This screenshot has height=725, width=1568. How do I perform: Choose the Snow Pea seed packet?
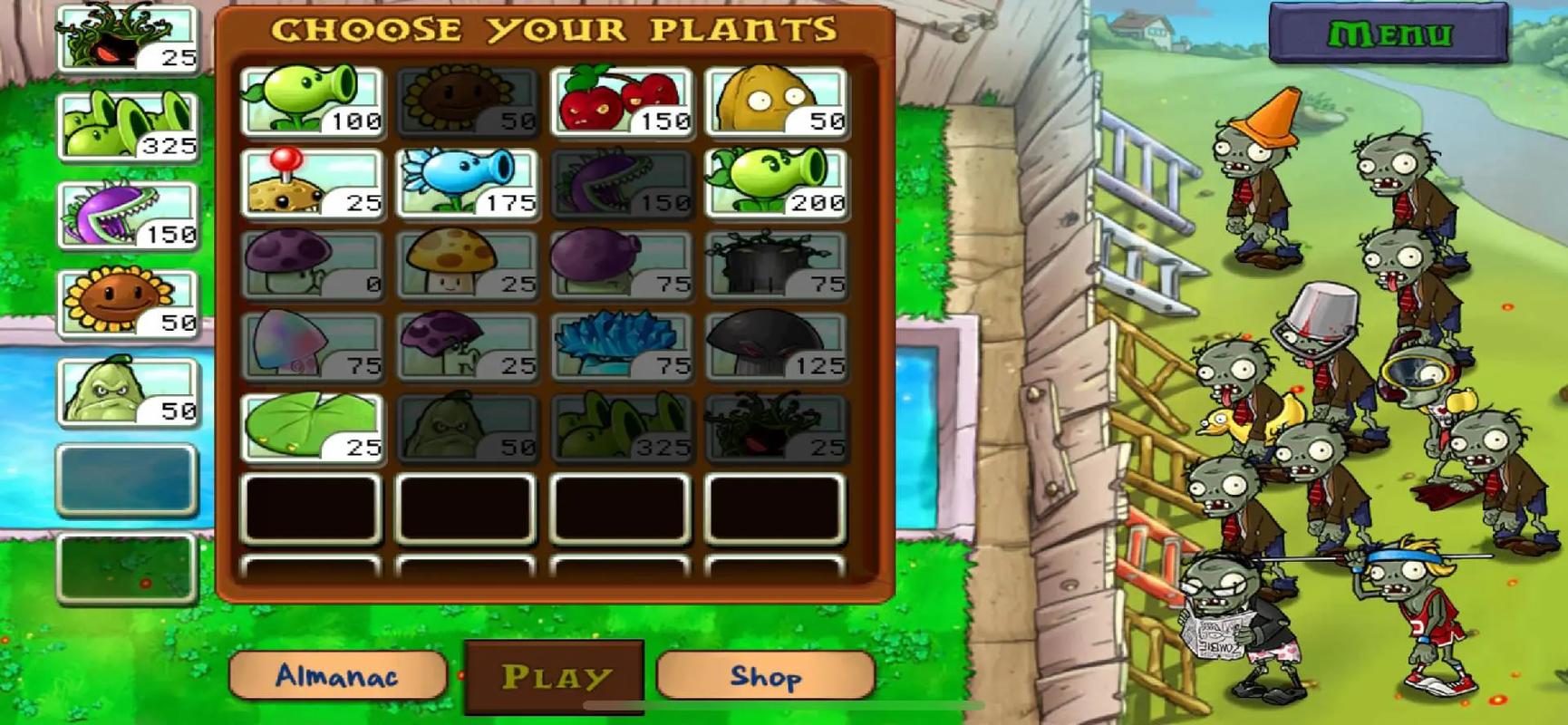coord(468,184)
